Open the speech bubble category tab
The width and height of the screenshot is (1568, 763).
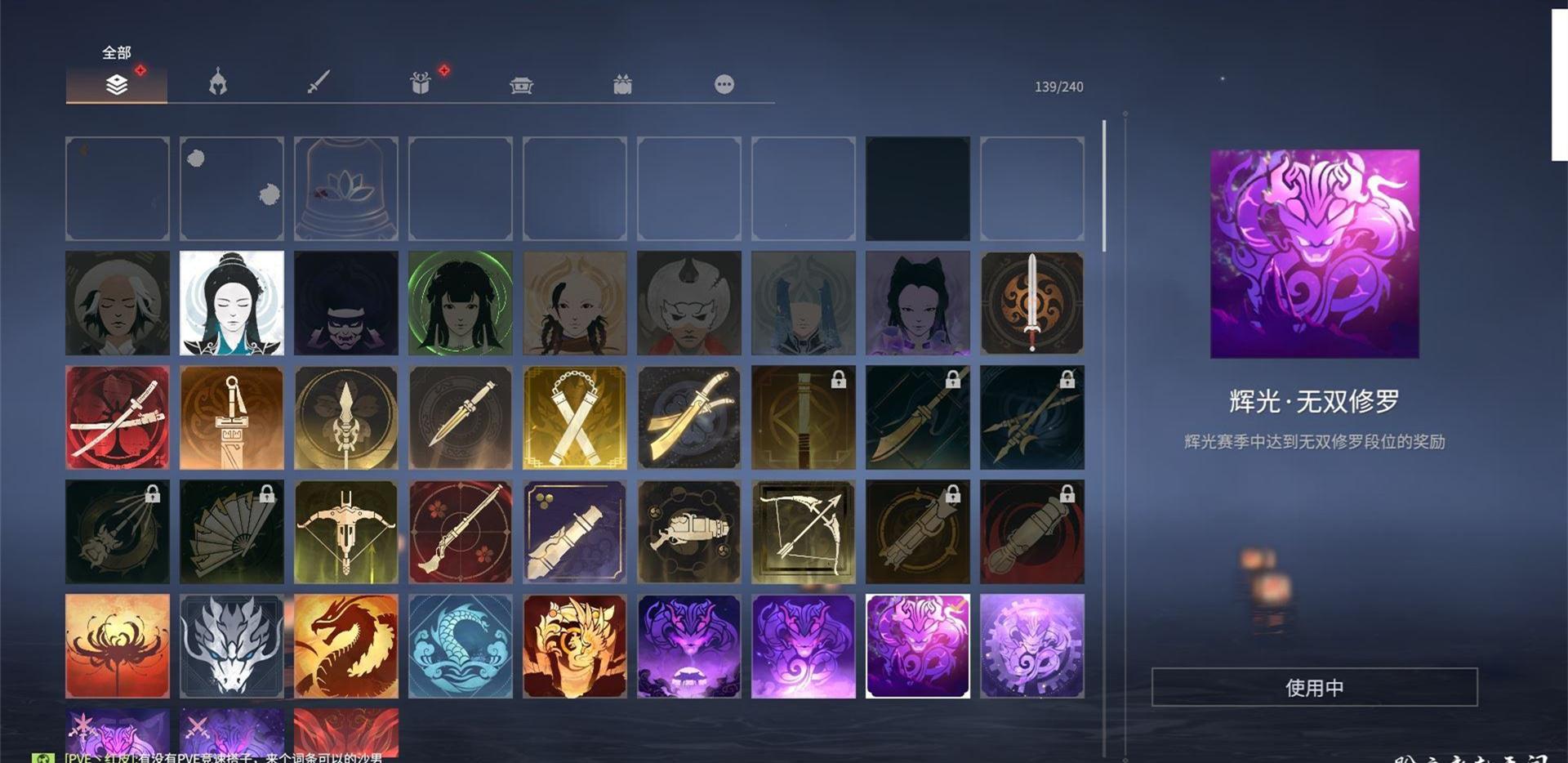point(724,84)
